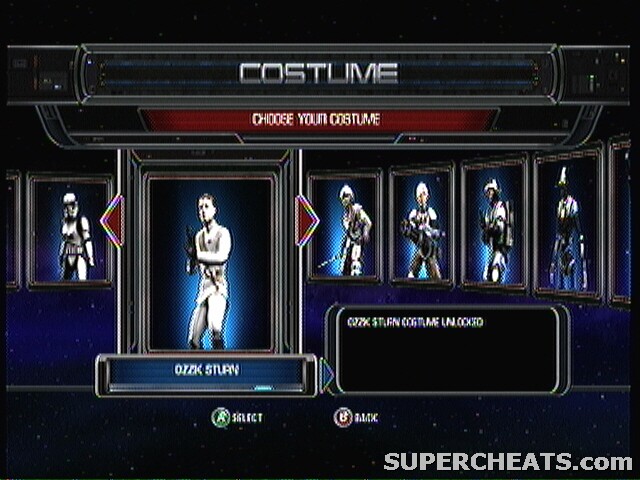This screenshot has width=640, height=480.
Task: Click the right red arrow beside the costume
Action: (x=307, y=220)
